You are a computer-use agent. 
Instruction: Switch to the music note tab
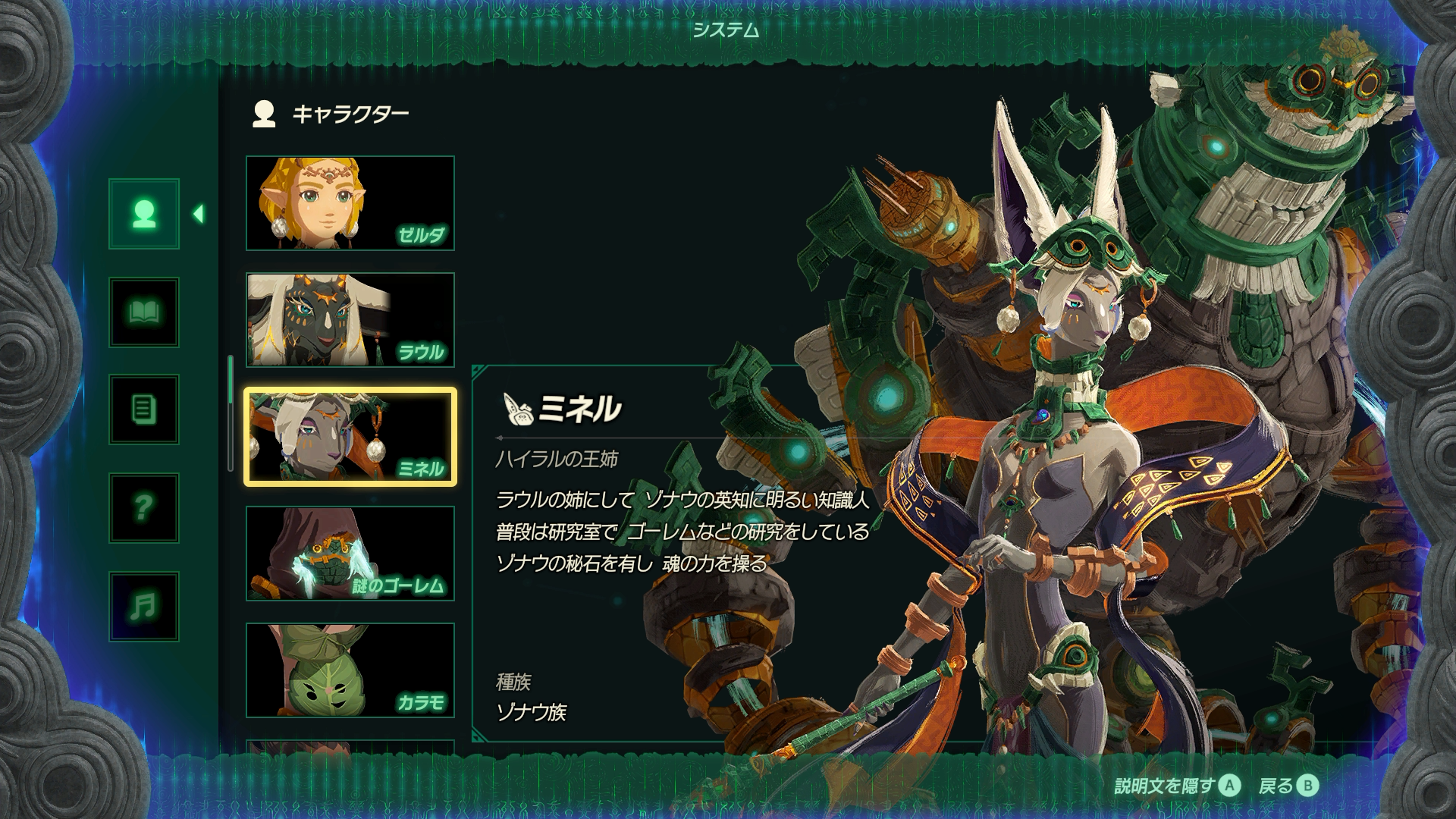[x=144, y=606]
